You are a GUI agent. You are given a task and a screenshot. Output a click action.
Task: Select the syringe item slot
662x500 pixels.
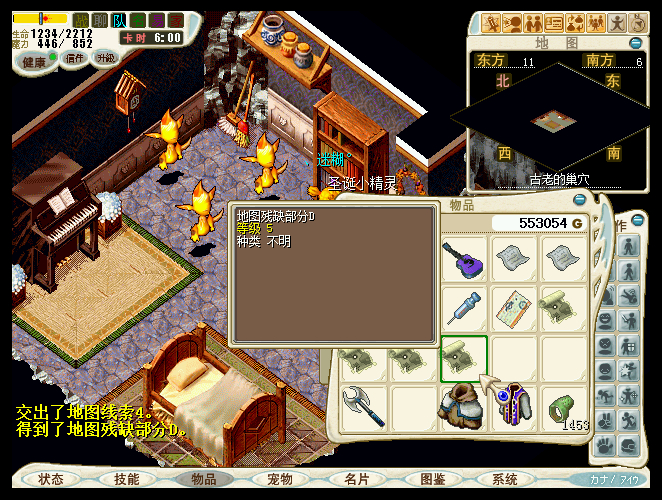pyautogui.click(x=465, y=308)
